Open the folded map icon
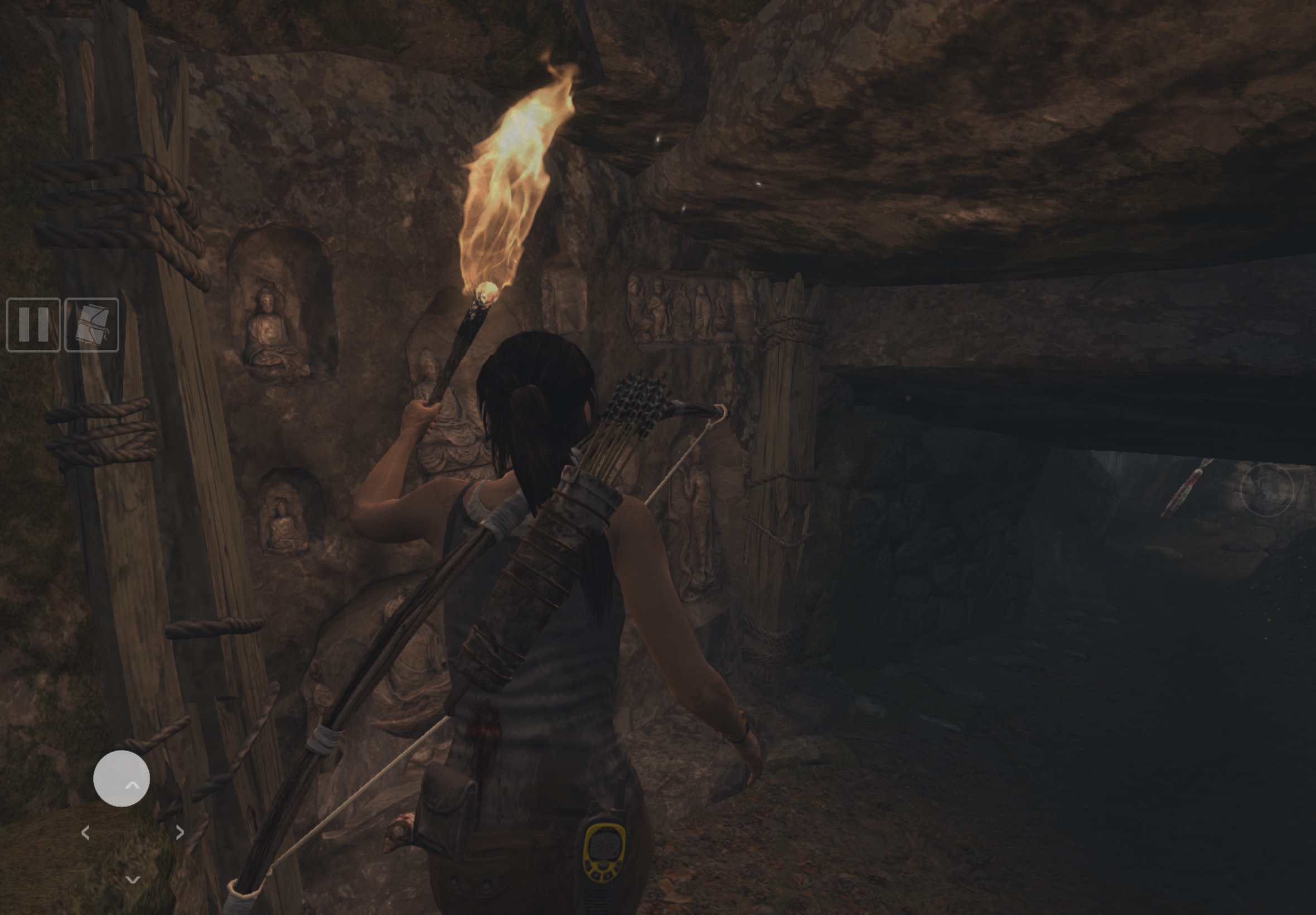 click(x=91, y=325)
